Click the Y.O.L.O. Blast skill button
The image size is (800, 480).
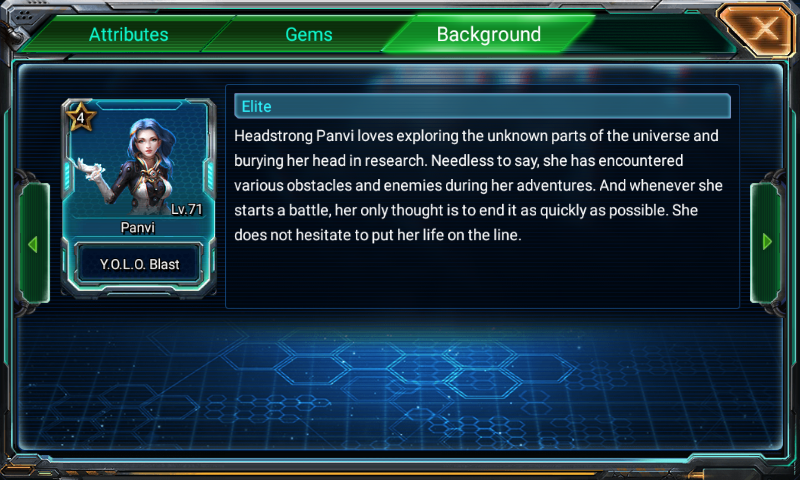[x=139, y=265]
